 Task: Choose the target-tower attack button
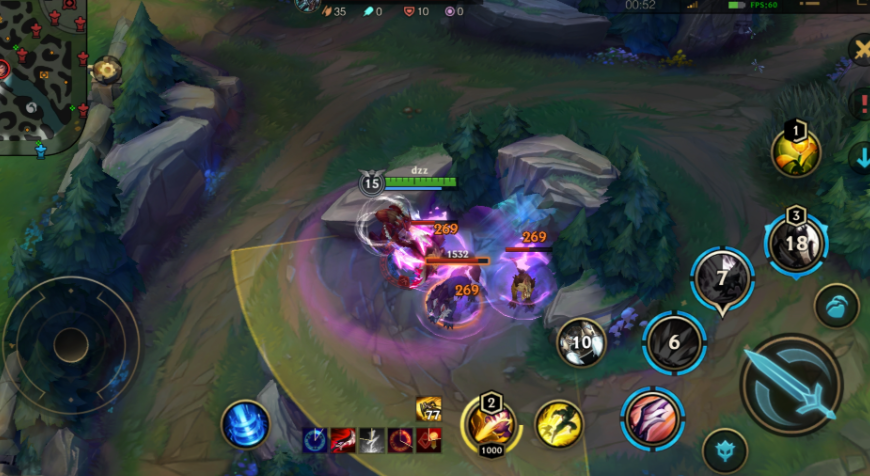tap(725, 450)
